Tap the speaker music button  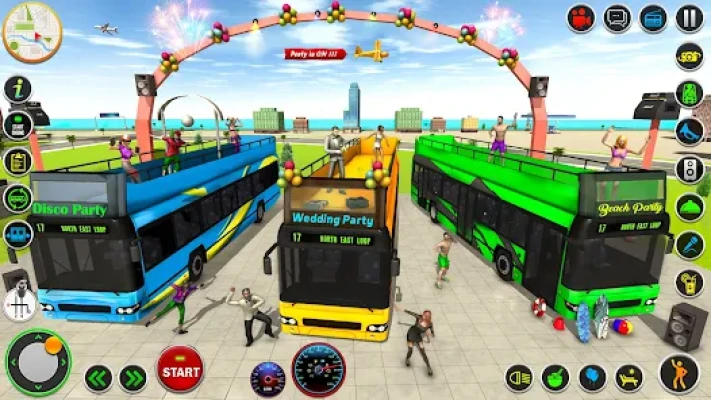pyautogui.click(x=689, y=169)
